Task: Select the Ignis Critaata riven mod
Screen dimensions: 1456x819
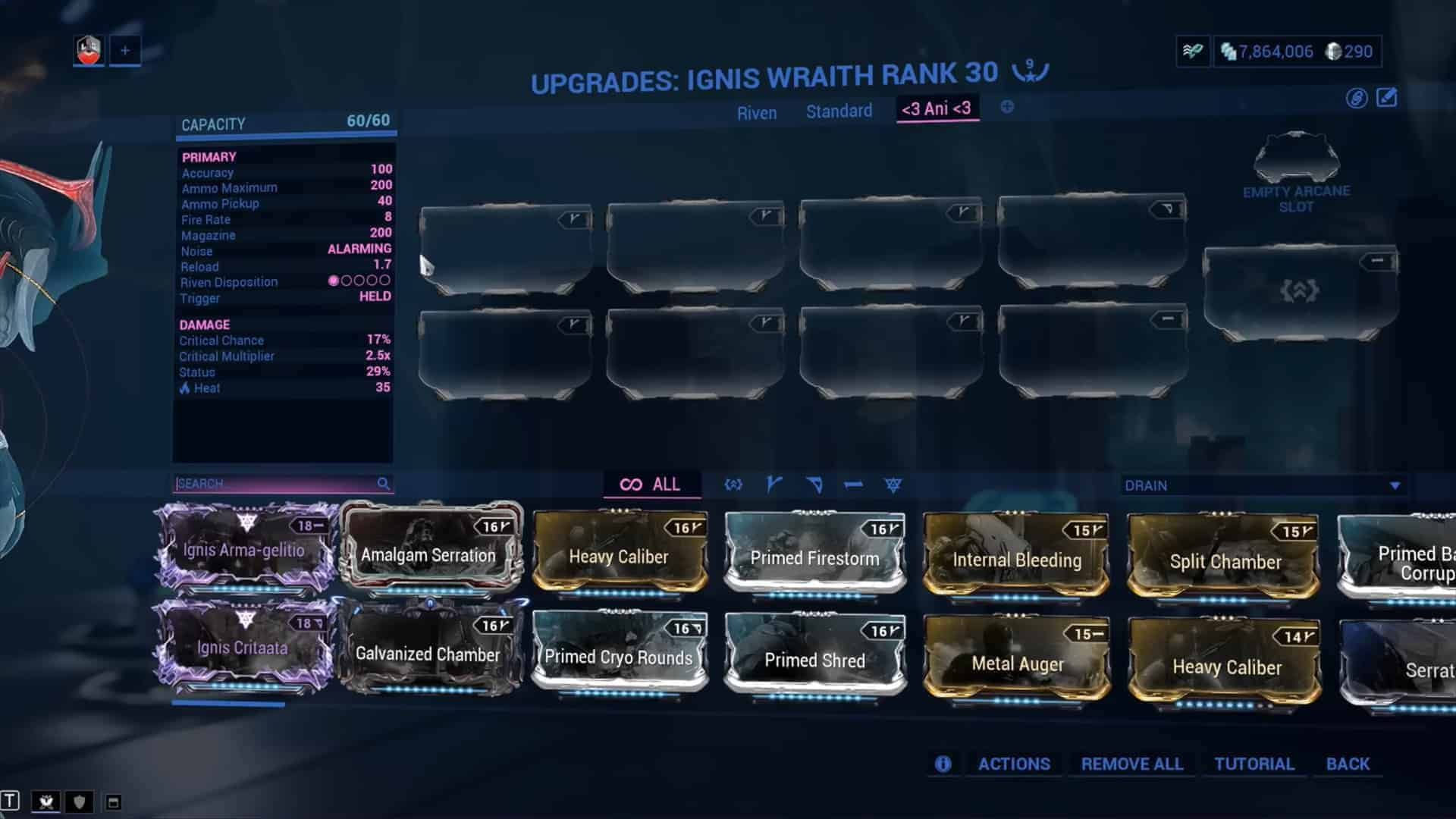Action: (242, 647)
